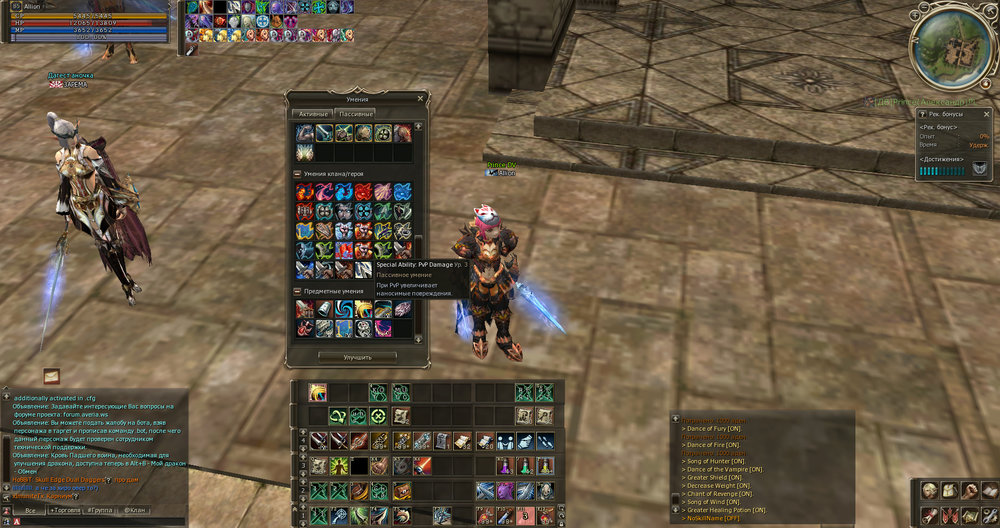Open the unread mail envelope icon
This screenshot has height=528, width=1000.
pos(51,376)
